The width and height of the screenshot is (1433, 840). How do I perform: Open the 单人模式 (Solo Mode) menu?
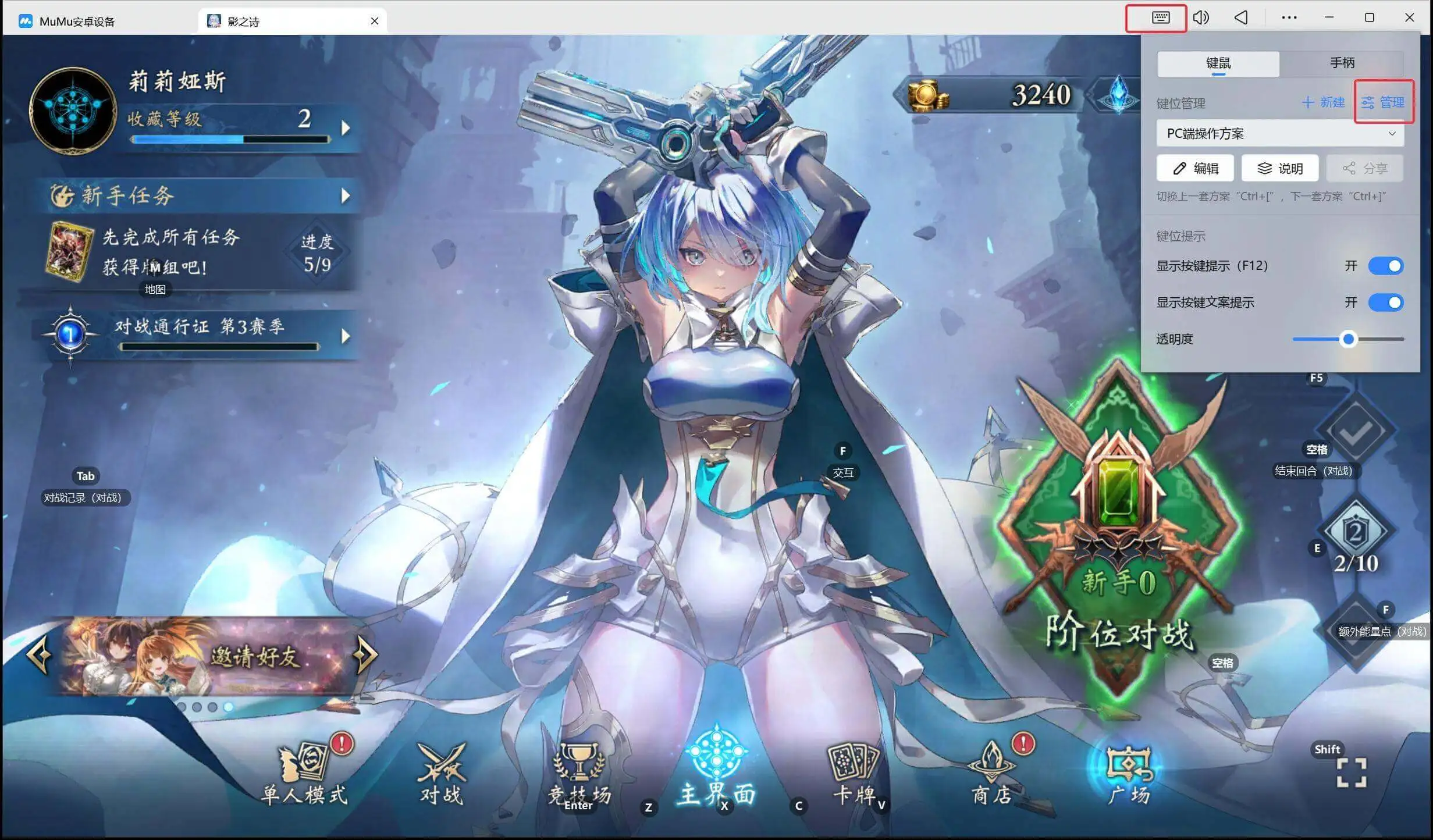305,775
